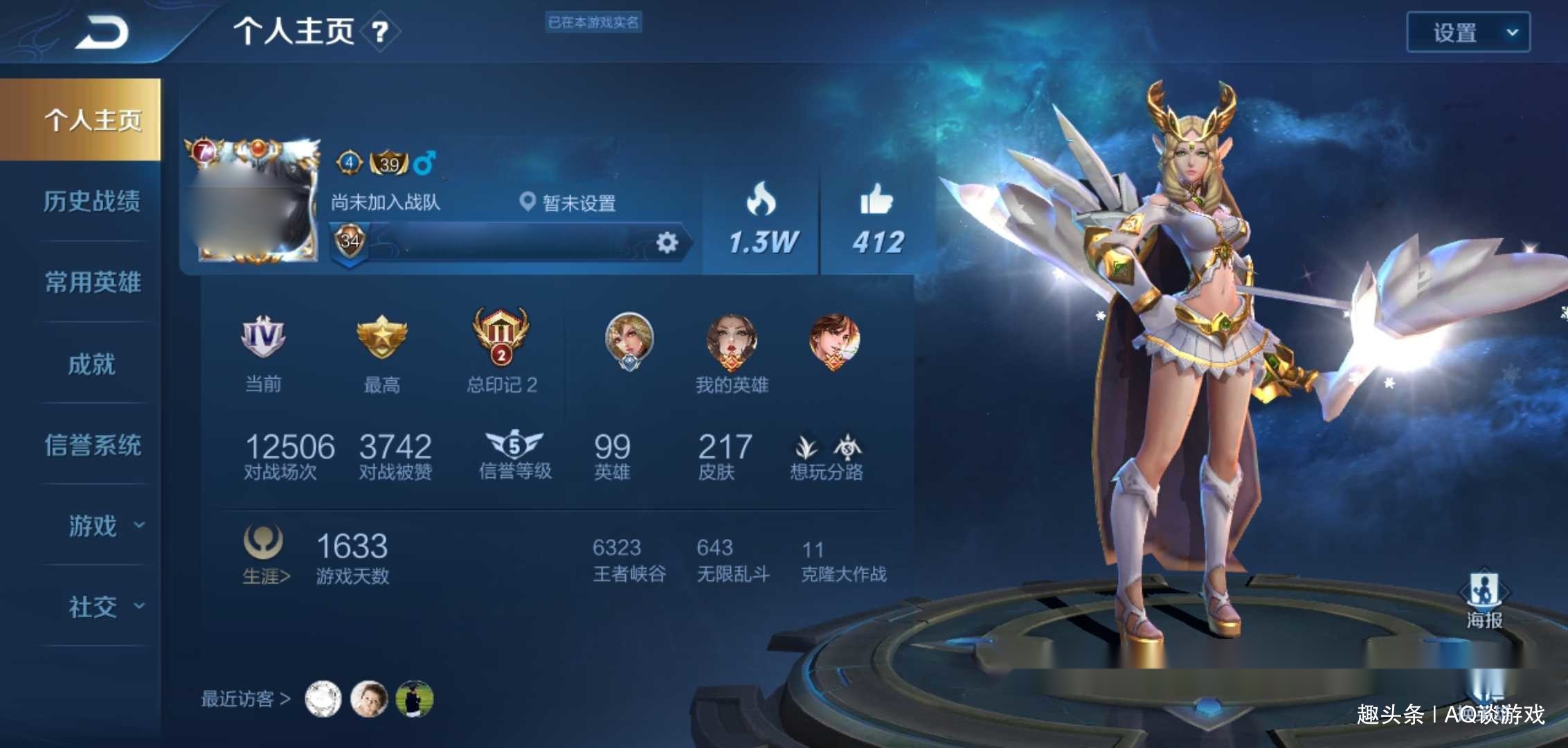Expand the 游戏 menu section
Screen dimensions: 1568x748
pyautogui.click(x=104, y=526)
